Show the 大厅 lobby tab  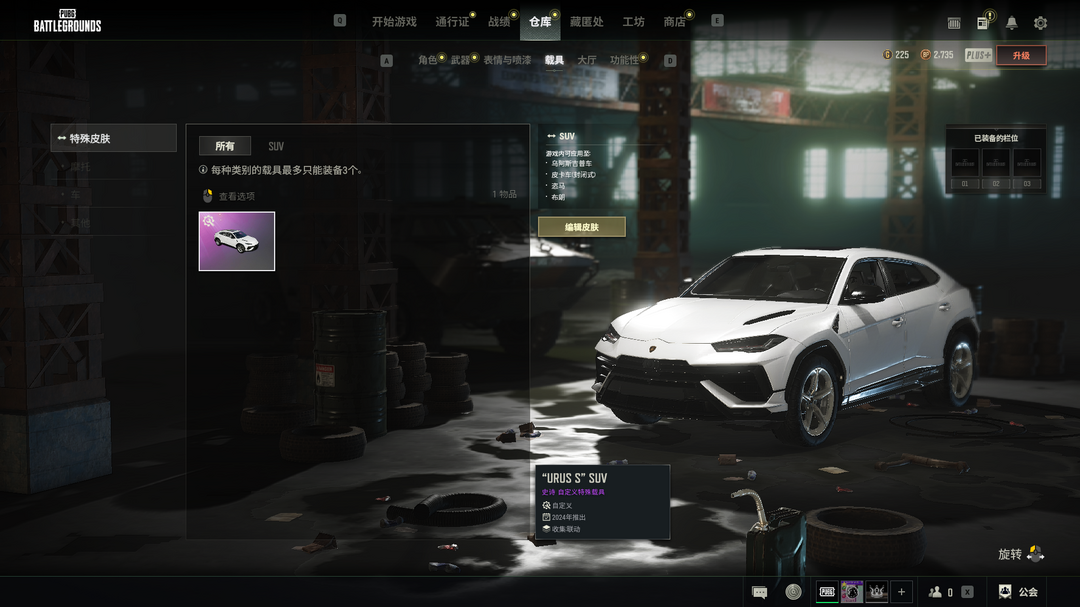(x=587, y=60)
